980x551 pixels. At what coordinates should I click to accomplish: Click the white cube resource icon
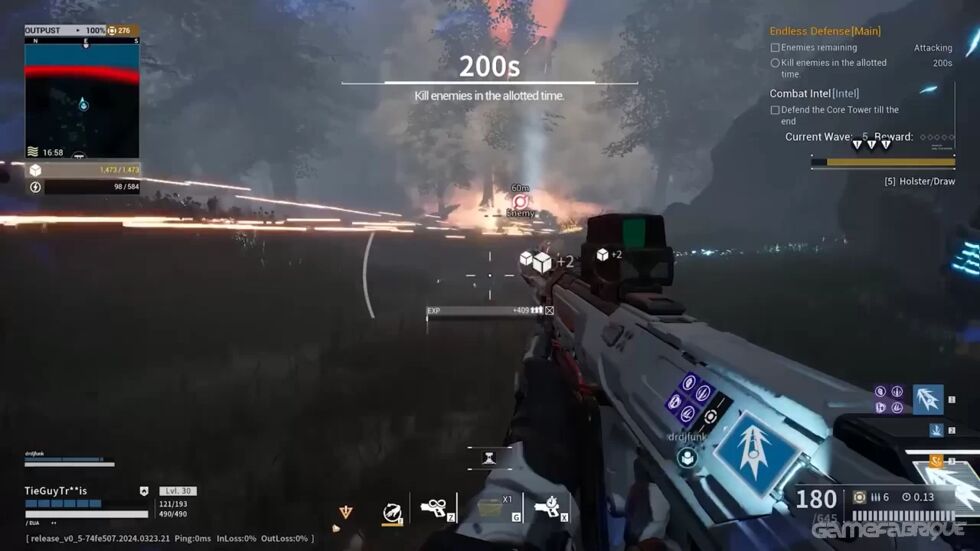click(x=35, y=170)
